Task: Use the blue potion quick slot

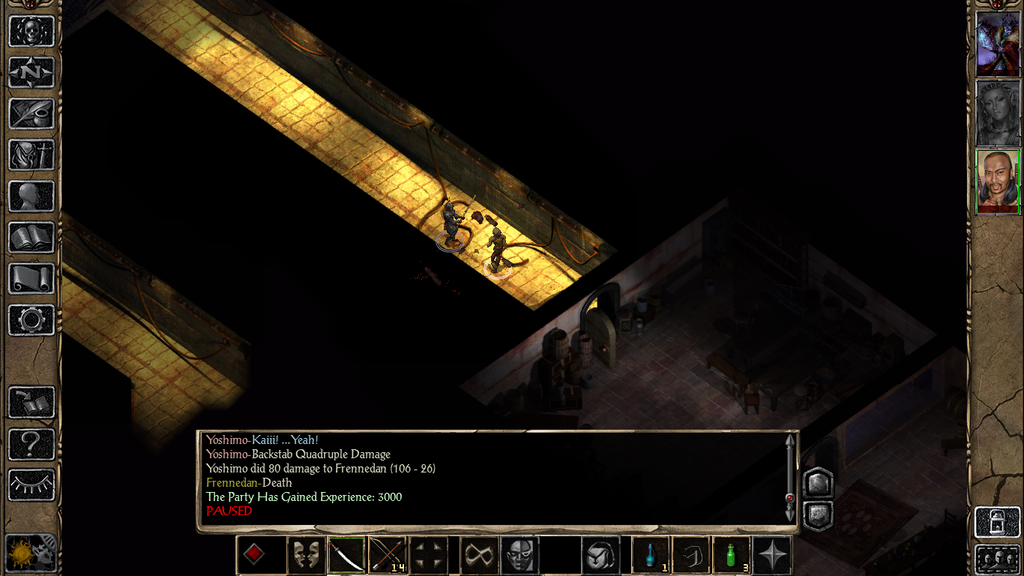Action: pos(651,555)
